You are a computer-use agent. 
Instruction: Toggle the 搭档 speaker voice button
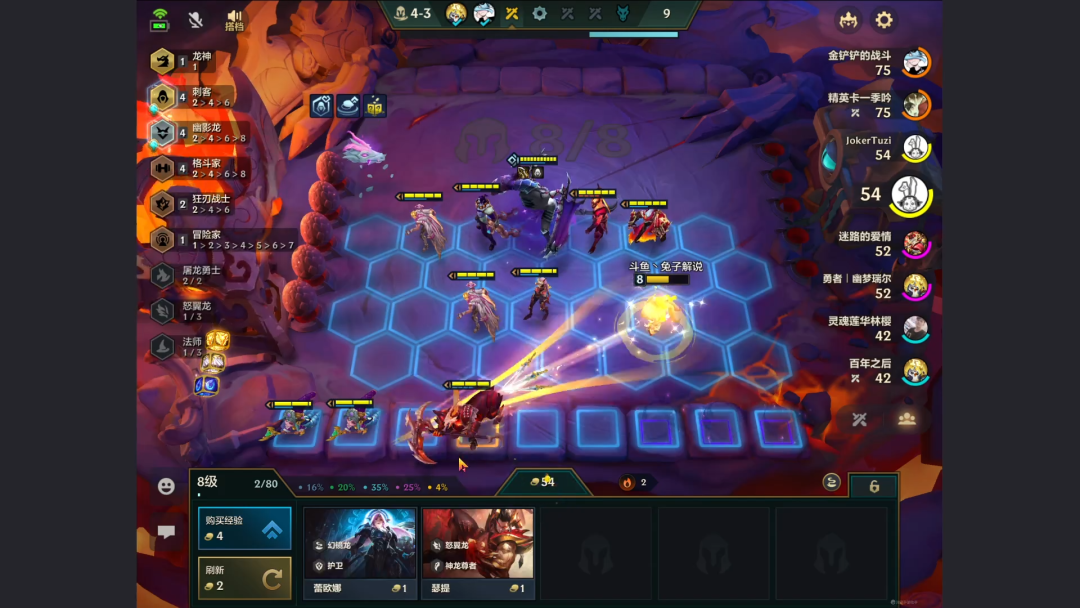click(x=235, y=20)
